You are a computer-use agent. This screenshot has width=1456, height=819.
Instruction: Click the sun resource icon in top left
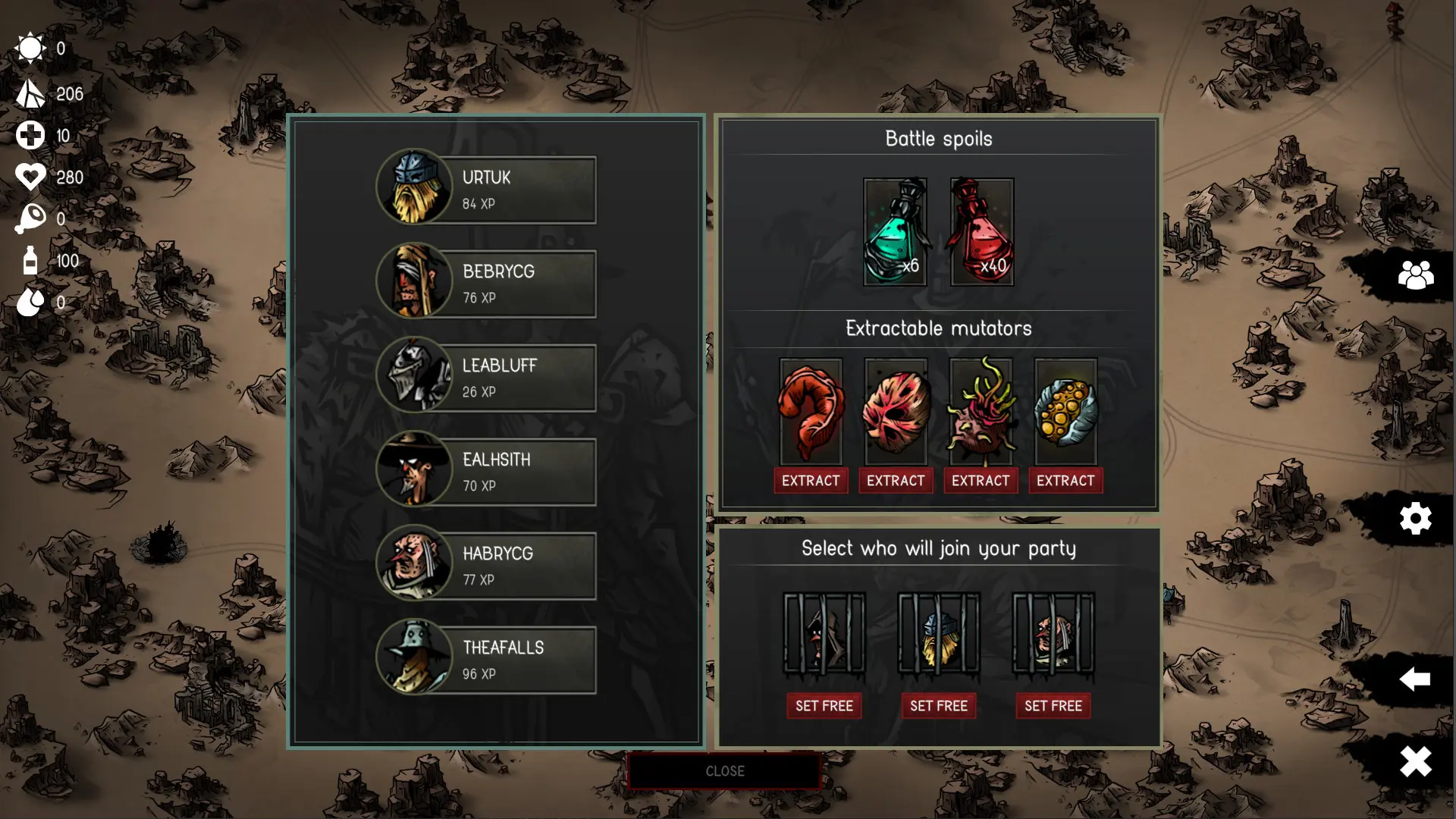[29, 48]
